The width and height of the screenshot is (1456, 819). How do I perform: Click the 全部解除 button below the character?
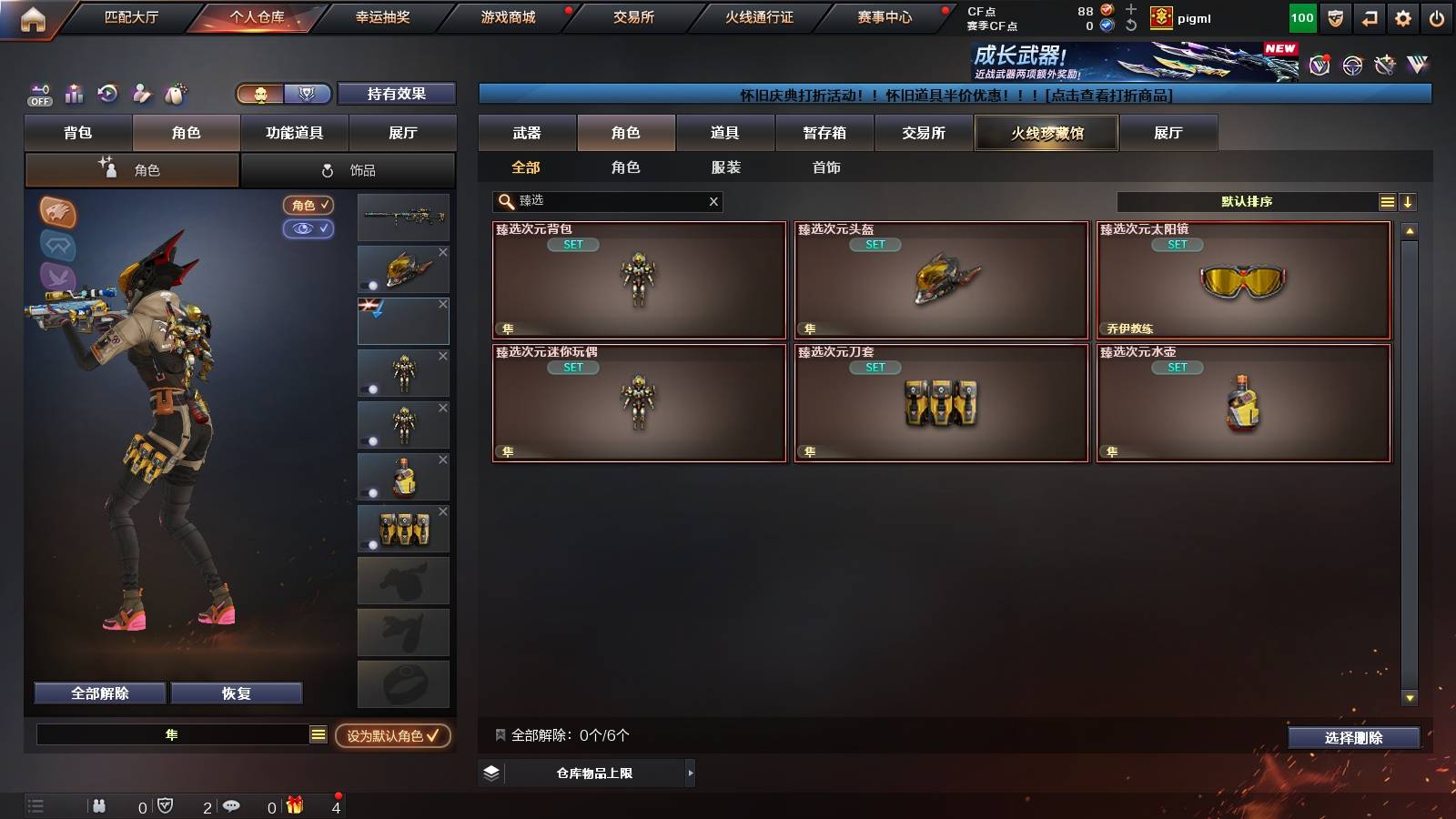98,693
